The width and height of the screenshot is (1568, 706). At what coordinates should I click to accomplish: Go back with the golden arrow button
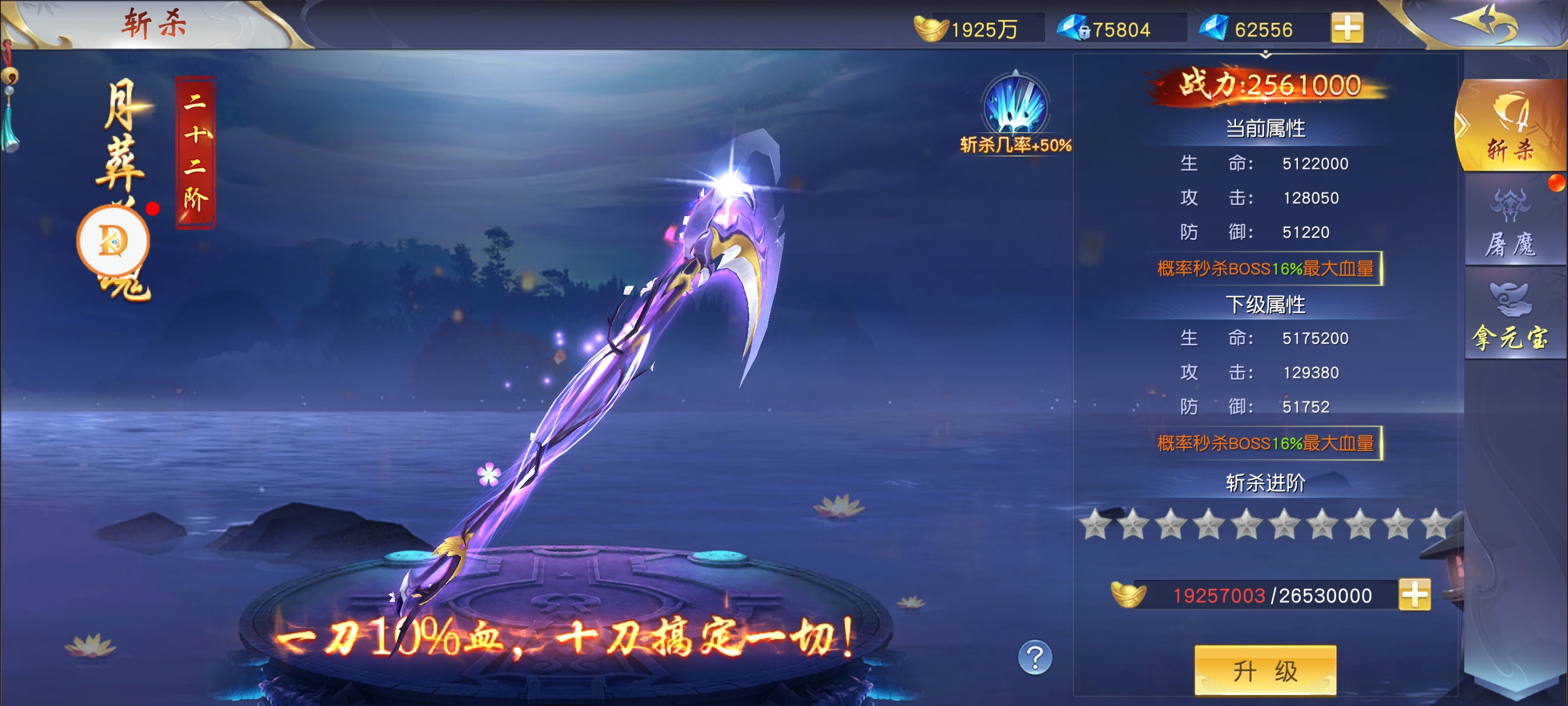coord(1485,24)
